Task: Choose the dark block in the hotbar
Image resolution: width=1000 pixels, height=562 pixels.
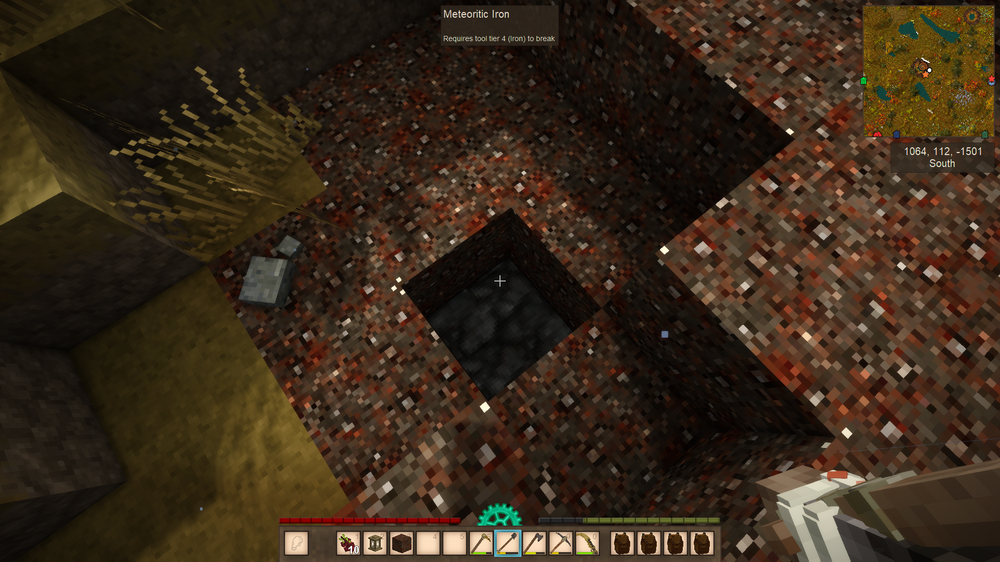Action: pos(401,544)
